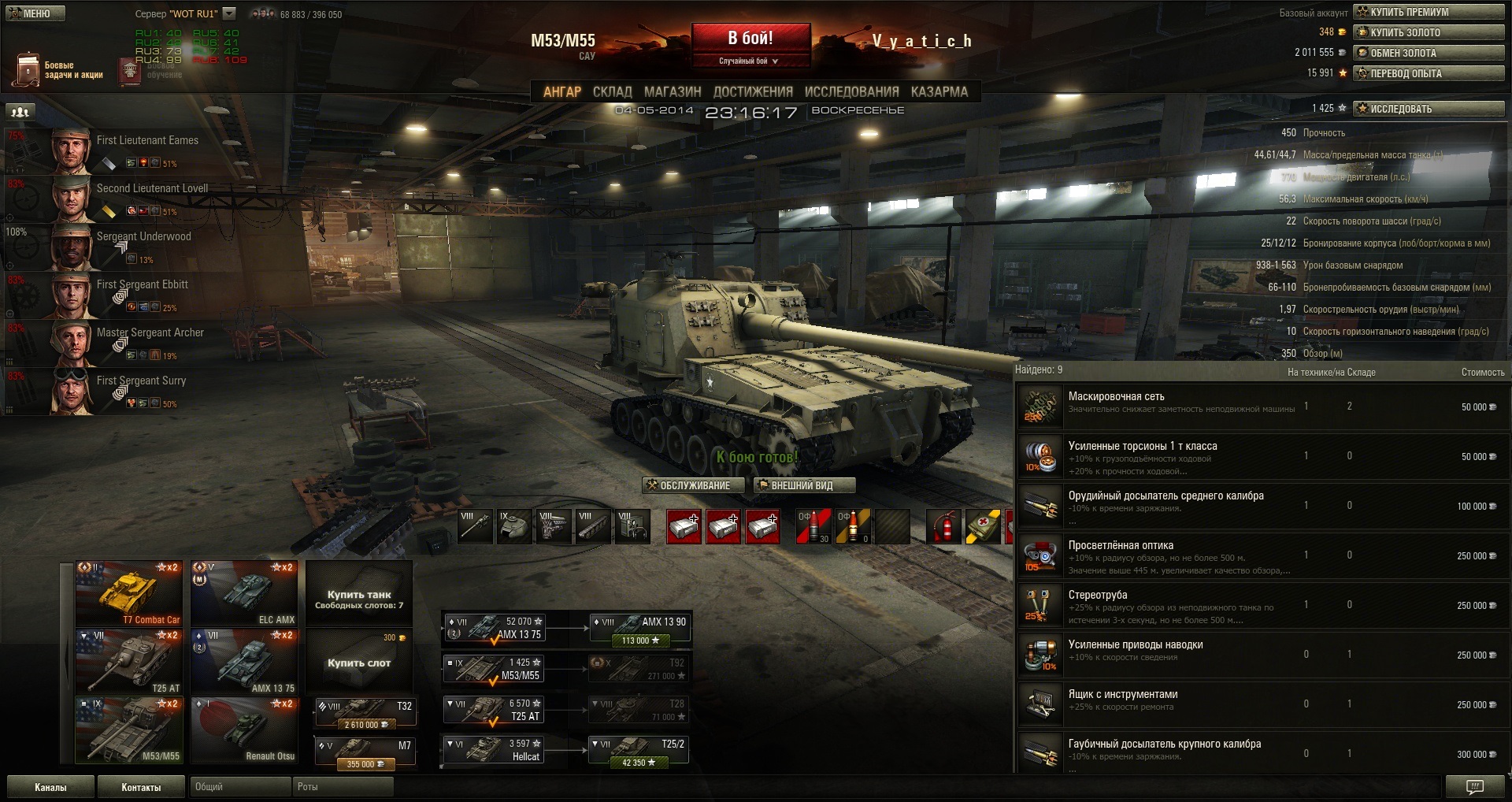1512x802 pixels.
Task: Start the battle with В бой! button
Action: (x=750, y=39)
